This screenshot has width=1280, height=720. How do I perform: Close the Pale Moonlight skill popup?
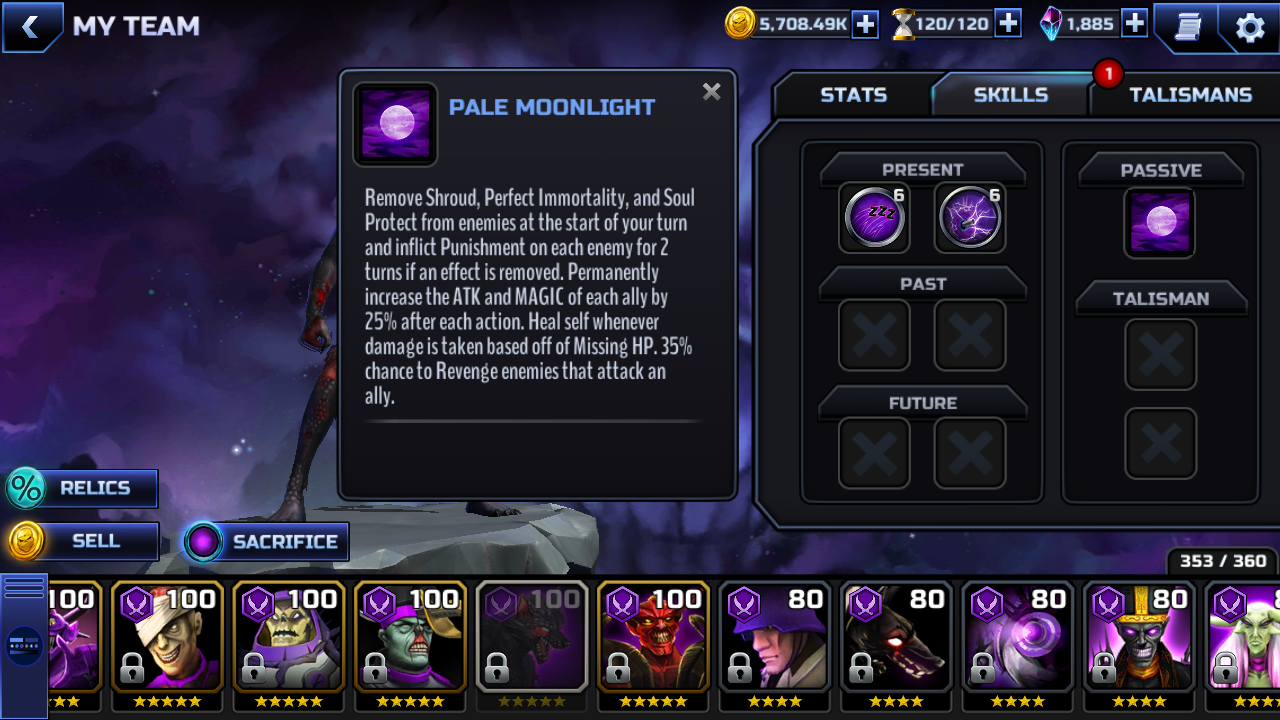point(711,92)
